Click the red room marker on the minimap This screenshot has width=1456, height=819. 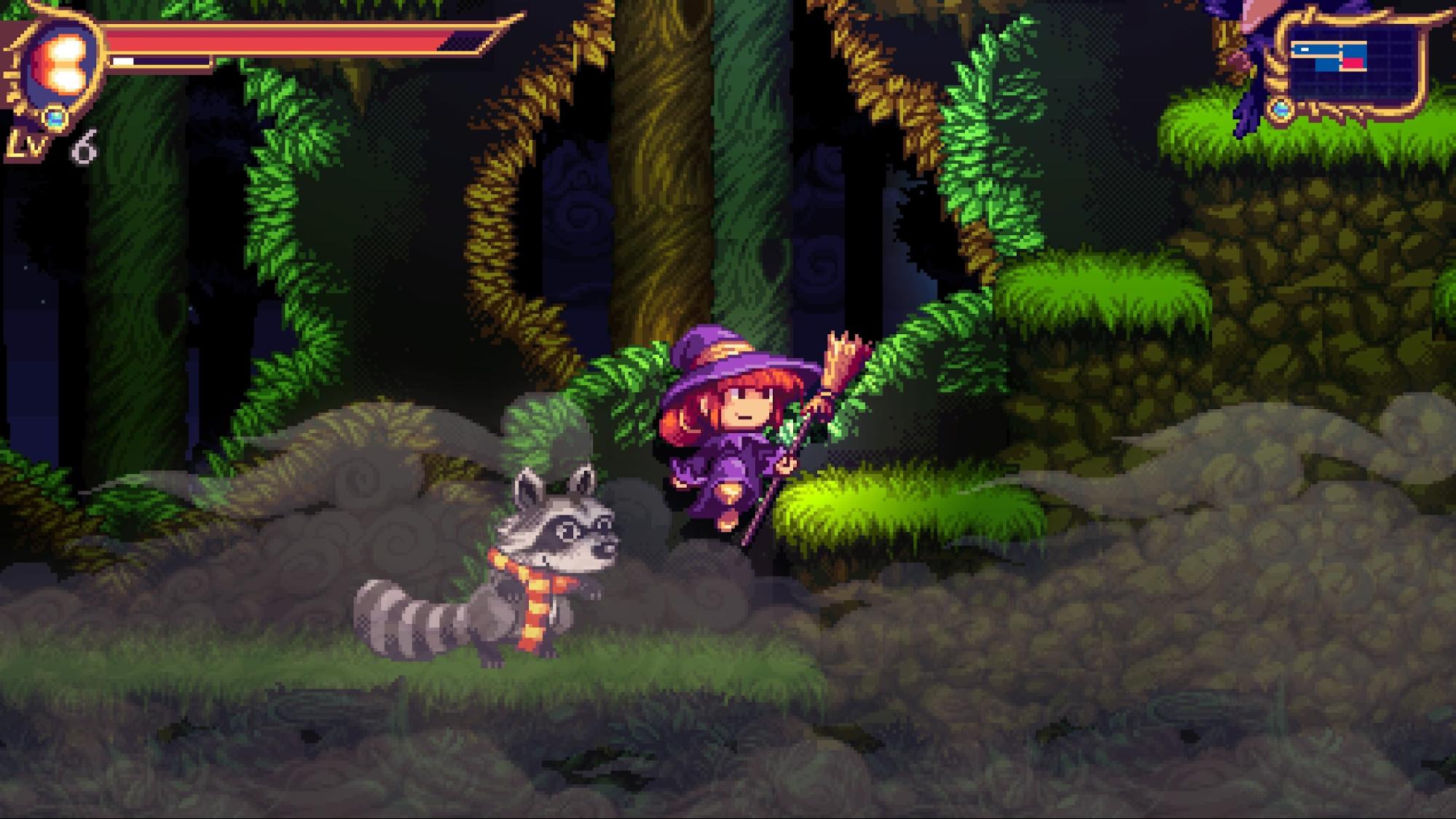(x=1353, y=63)
